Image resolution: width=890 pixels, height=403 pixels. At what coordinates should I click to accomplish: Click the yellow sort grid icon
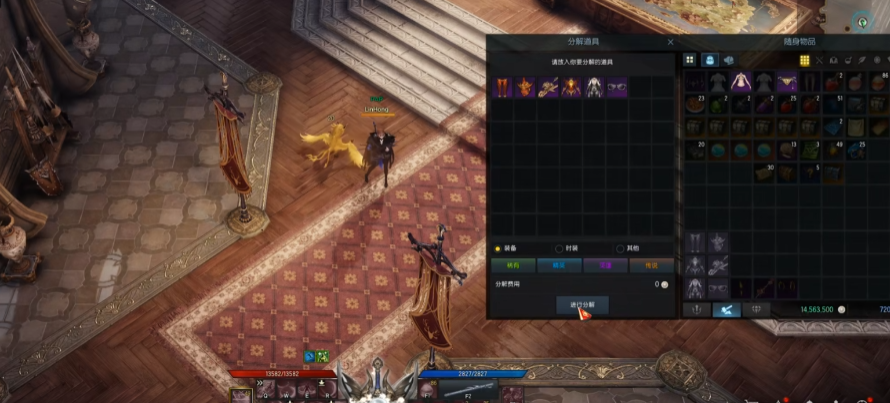tap(804, 61)
